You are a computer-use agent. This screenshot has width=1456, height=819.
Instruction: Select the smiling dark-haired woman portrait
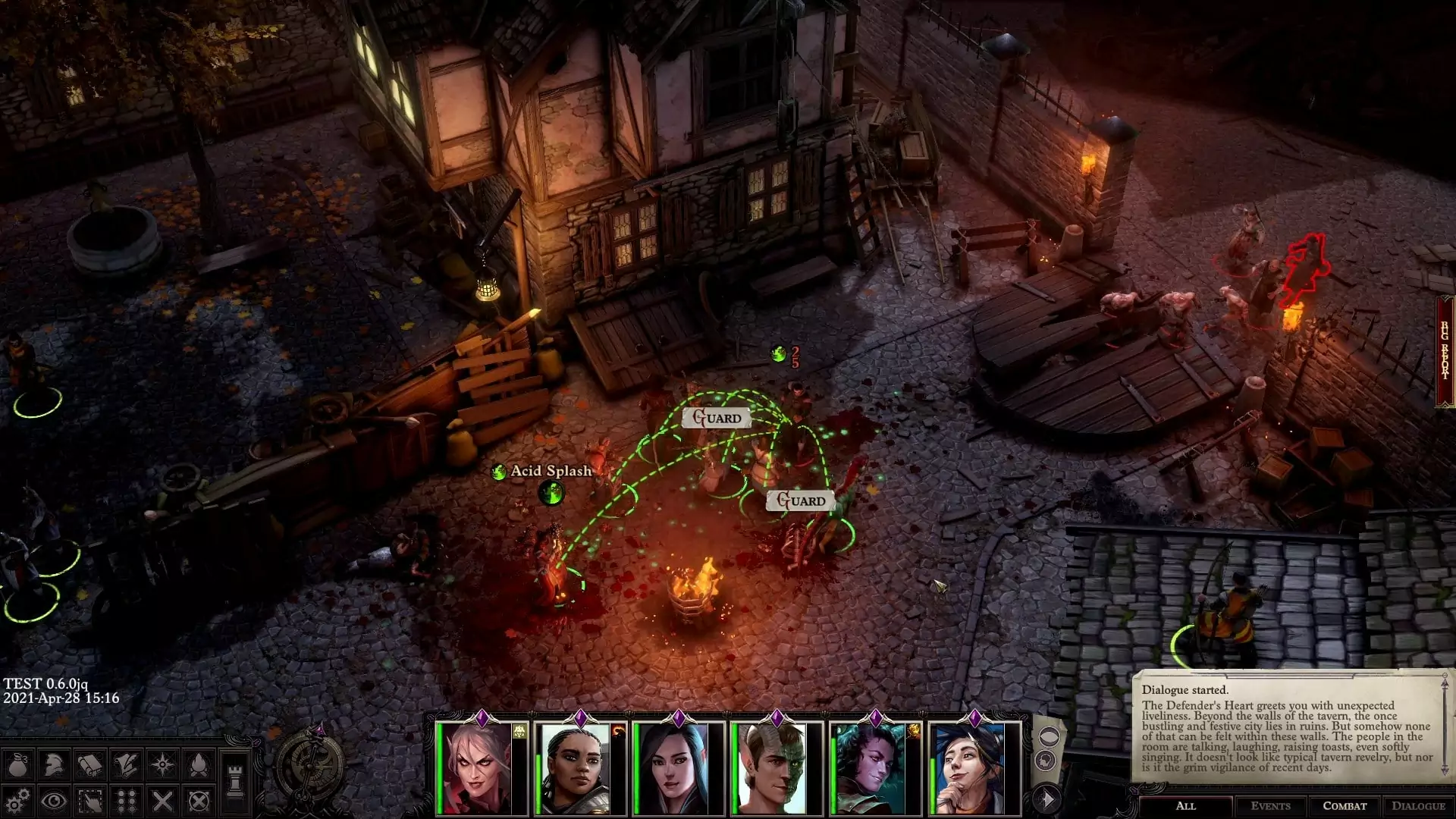(x=968, y=767)
